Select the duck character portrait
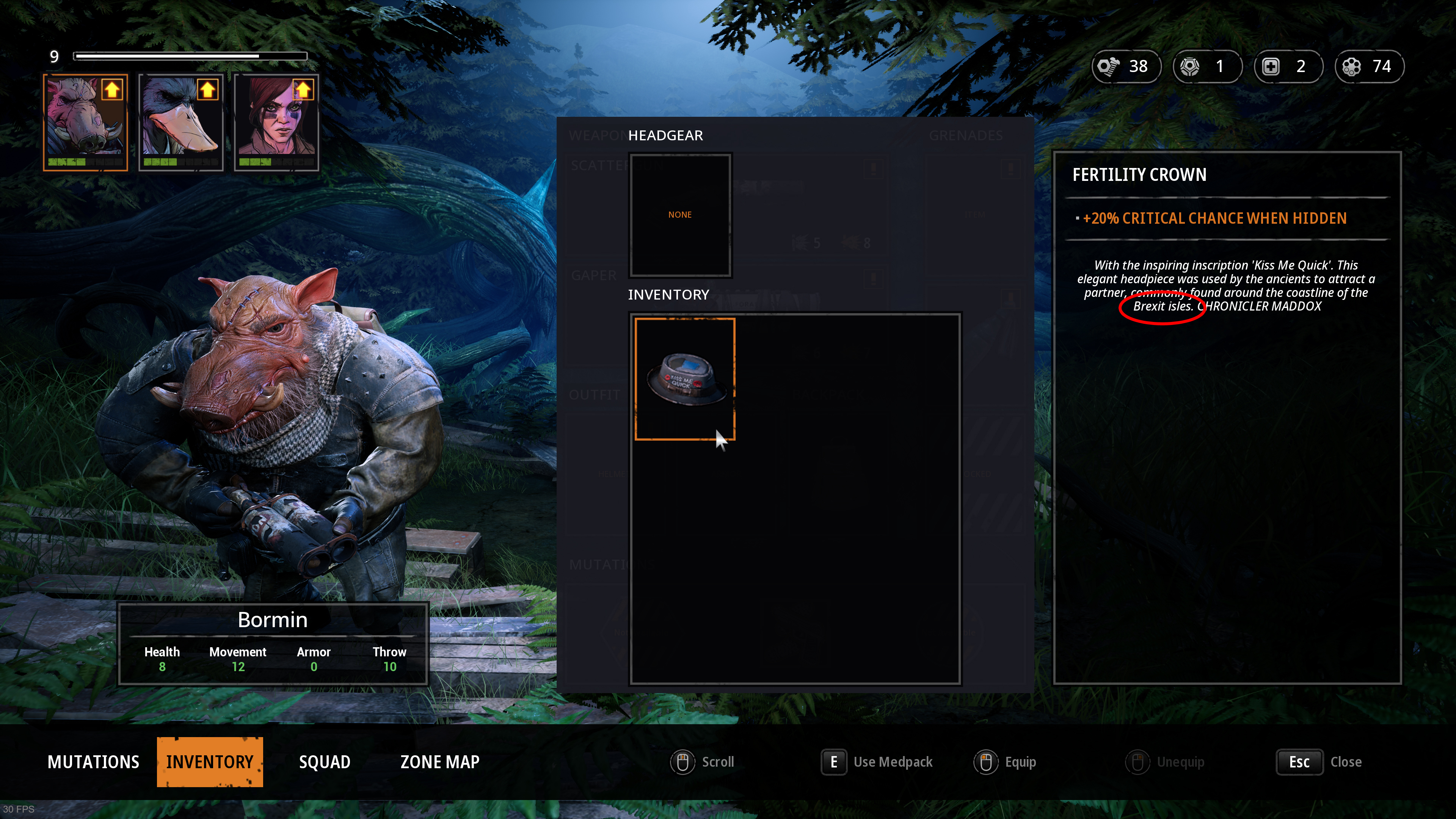 click(x=181, y=122)
